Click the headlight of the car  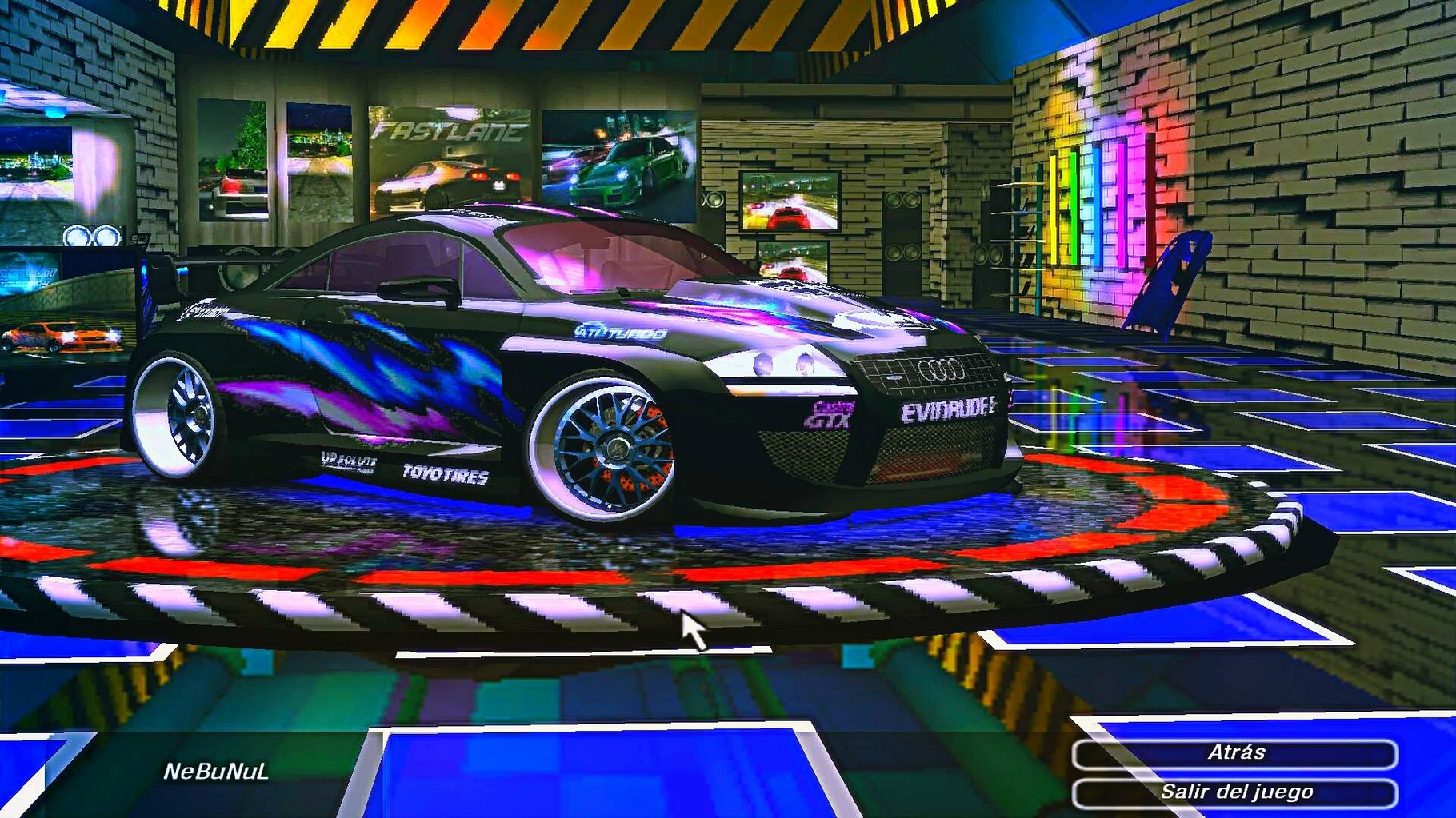pyautogui.click(x=780, y=364)
